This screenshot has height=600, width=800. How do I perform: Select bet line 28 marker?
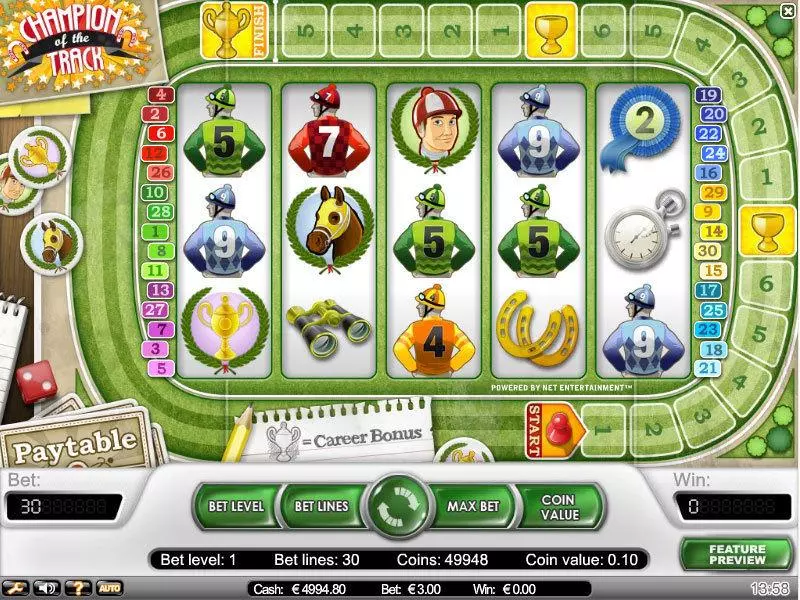[x=160, y=212]
